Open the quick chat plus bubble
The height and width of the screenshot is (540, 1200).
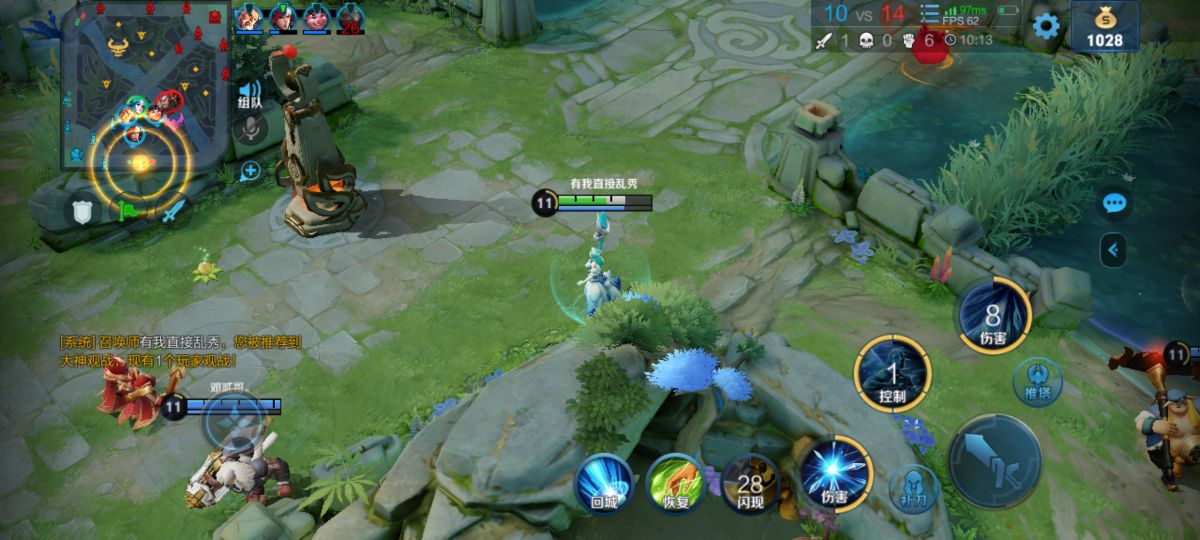click(250, 170)
